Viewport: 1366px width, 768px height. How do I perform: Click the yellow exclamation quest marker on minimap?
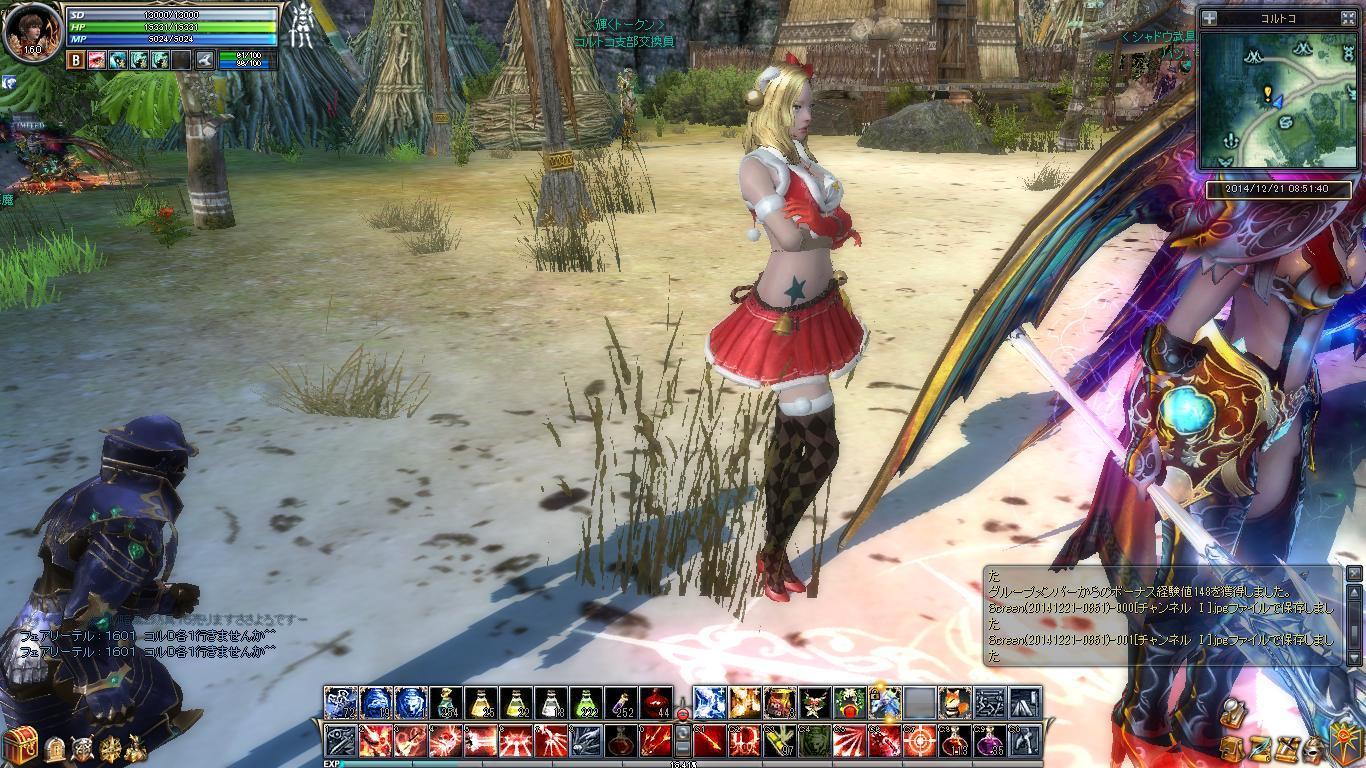tap(1268, 94)
